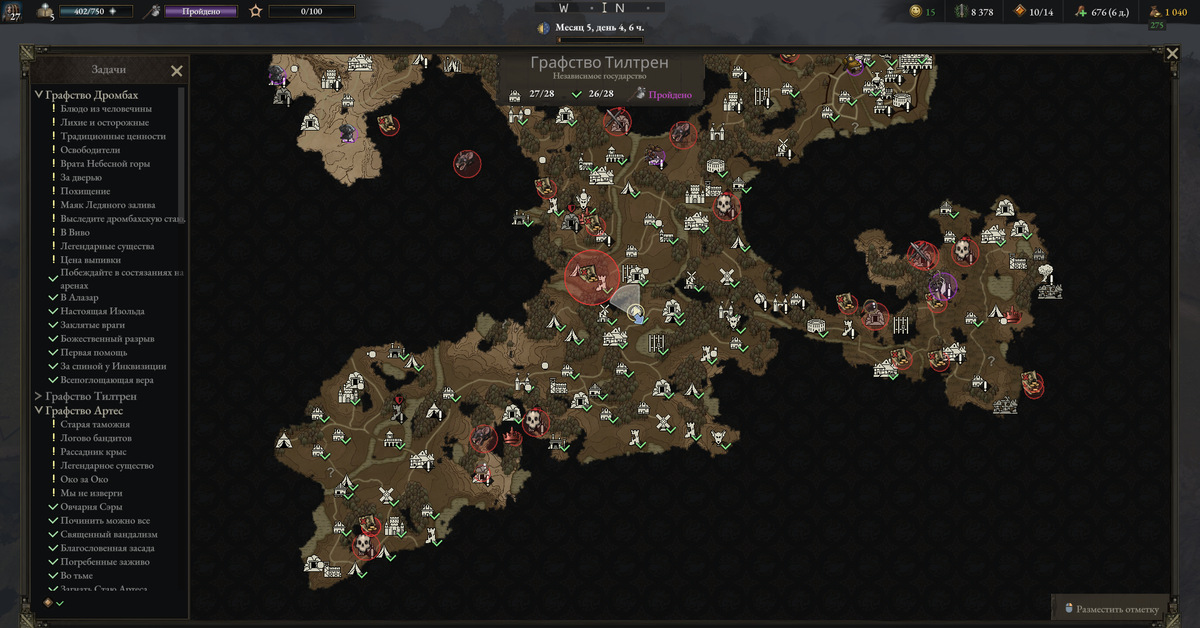
Task: Select the gold coin resource icon
Action: click(915, 11)
